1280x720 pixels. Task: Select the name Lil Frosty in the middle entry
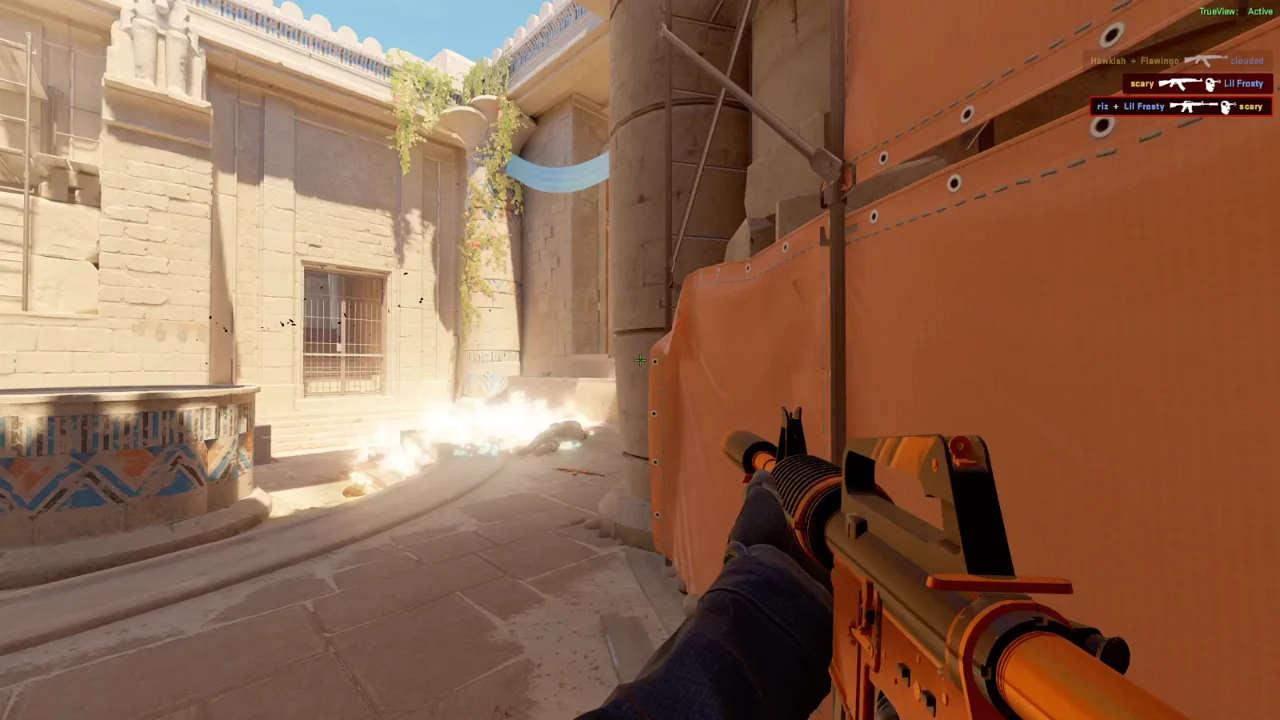(1243, 84)
